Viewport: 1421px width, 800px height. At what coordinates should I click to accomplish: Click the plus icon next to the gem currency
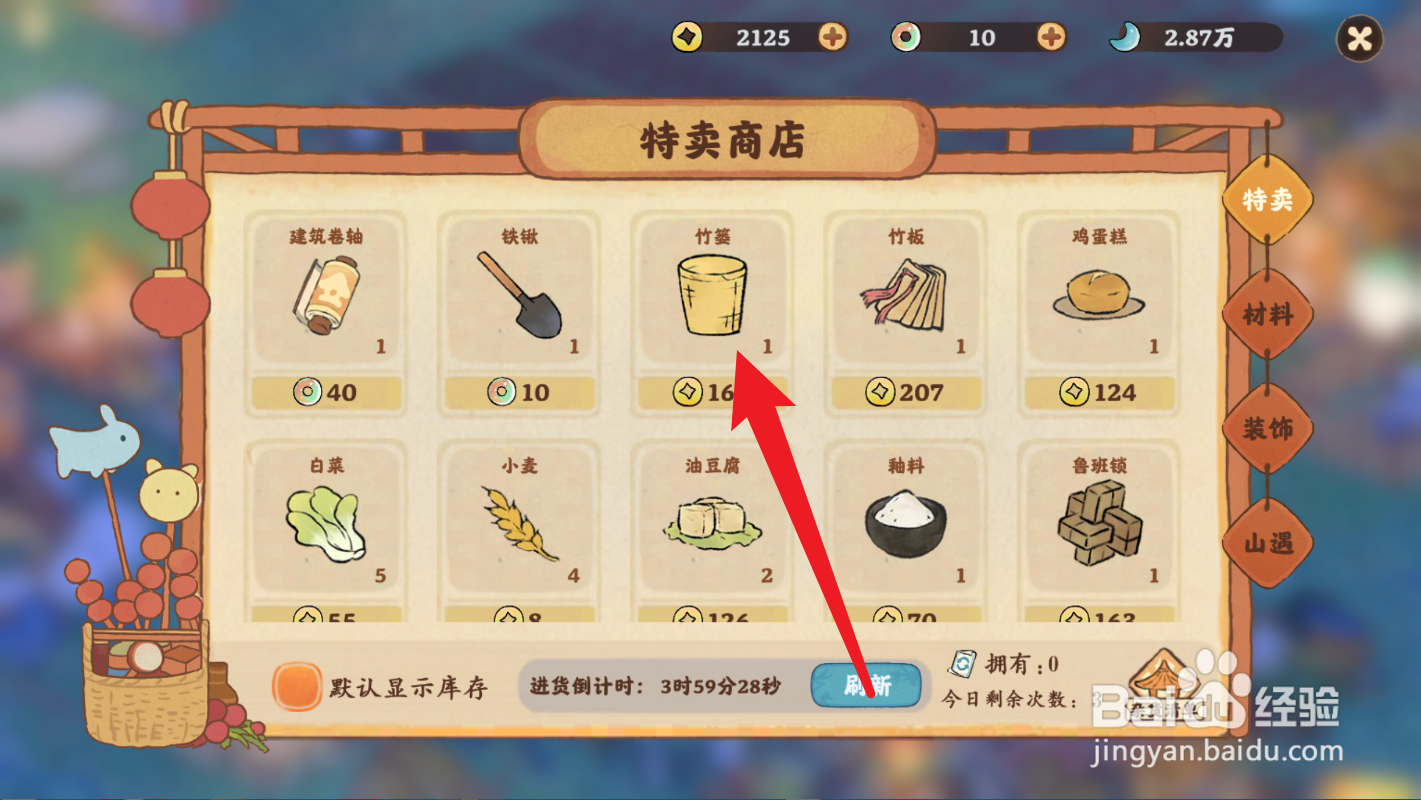[1049, 38]
